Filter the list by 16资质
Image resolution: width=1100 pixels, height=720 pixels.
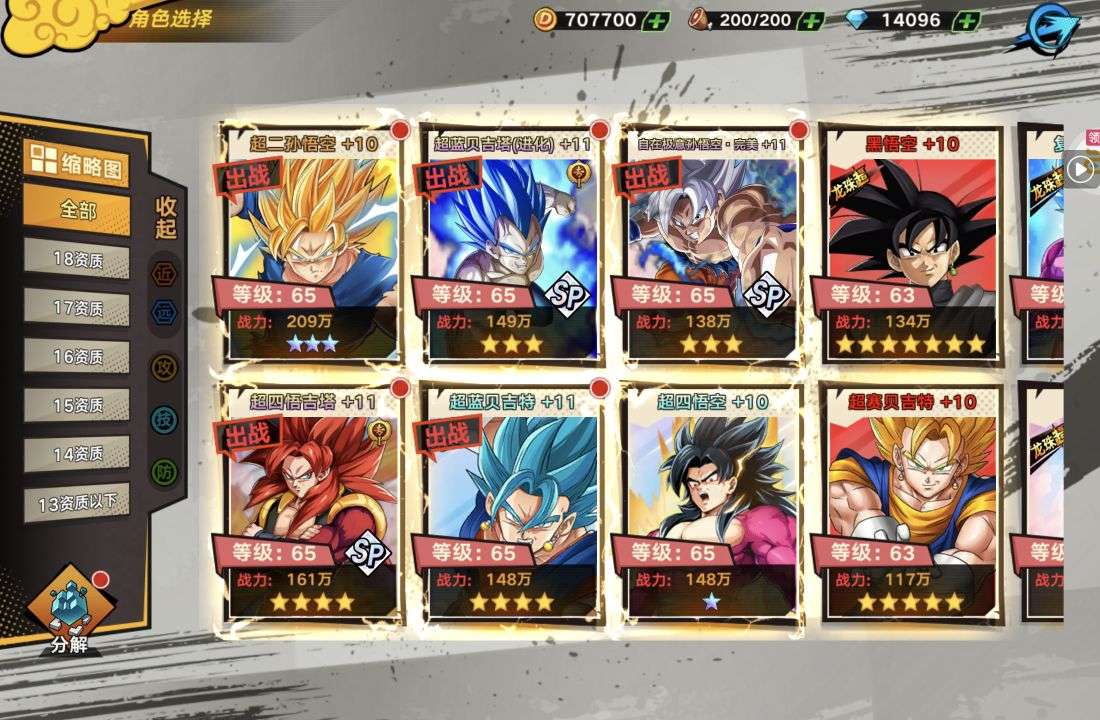77,356
